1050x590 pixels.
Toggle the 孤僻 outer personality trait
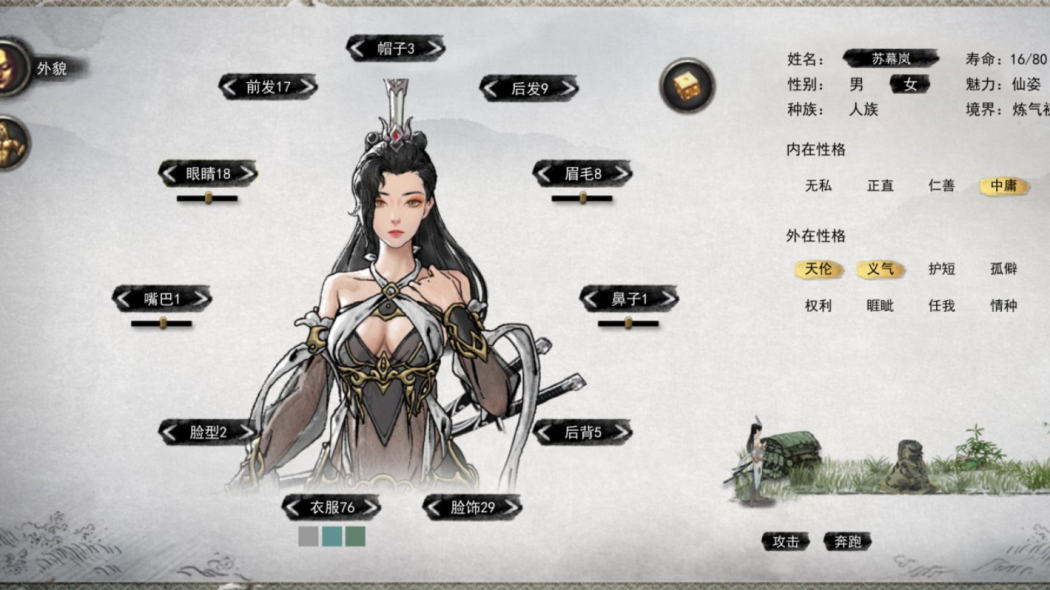[x=1003, y=269]
